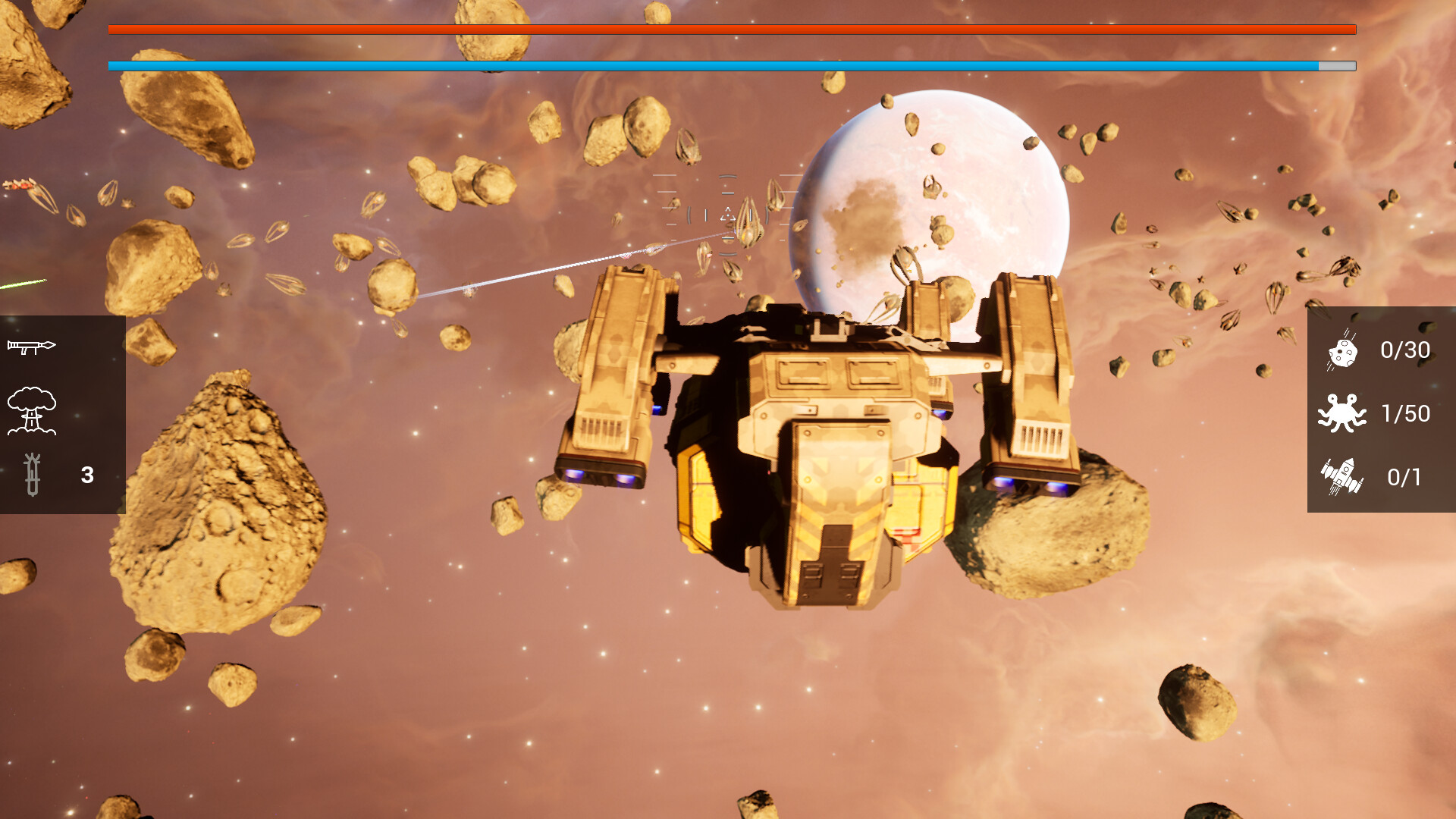This screenshot has width=1456, height=819.
Task: Select the rocket launcher weapon icon
Action: tap(32, 345)
